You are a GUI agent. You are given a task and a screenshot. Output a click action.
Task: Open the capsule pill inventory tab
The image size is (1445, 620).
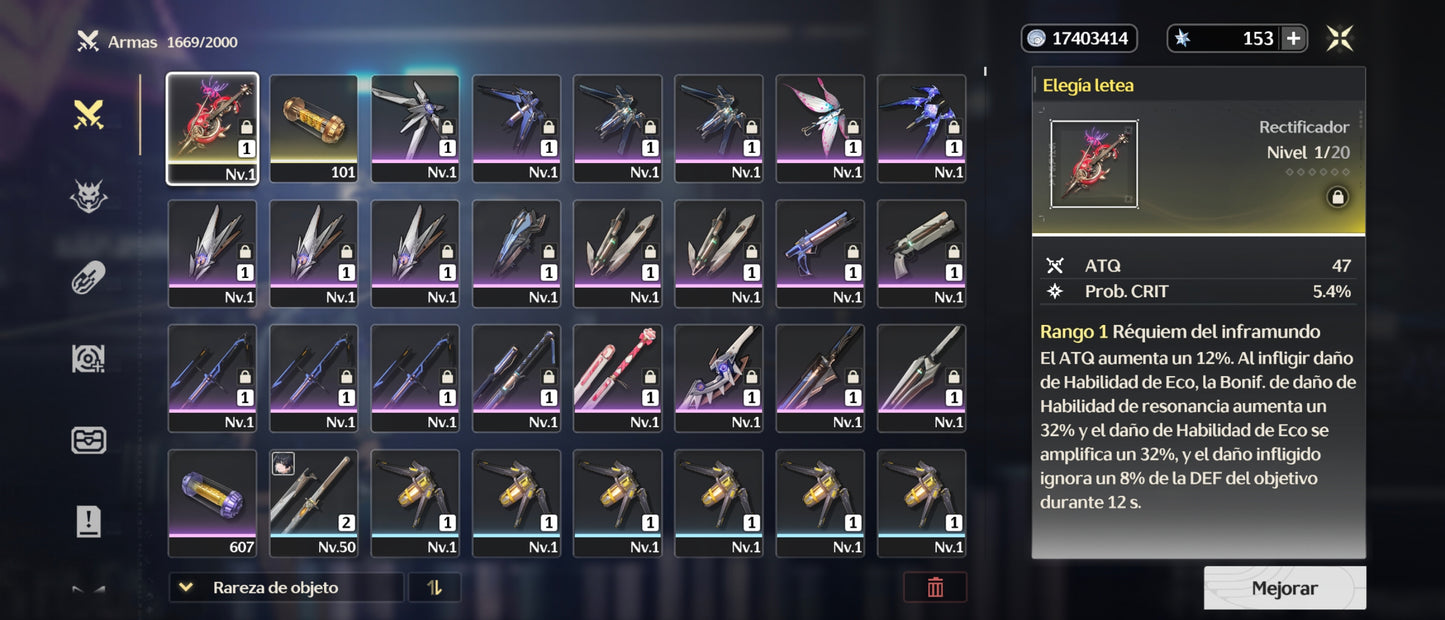click(x=89, y=278)
